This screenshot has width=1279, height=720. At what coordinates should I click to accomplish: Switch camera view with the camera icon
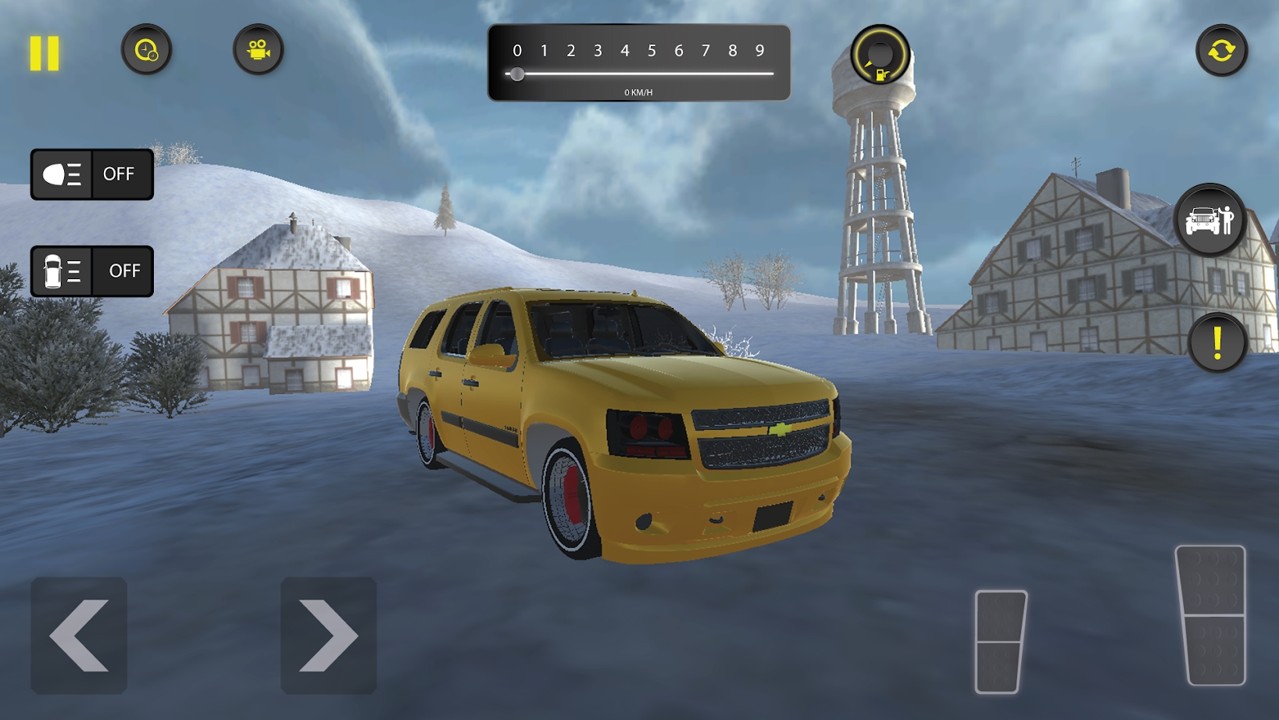point(258,50)
